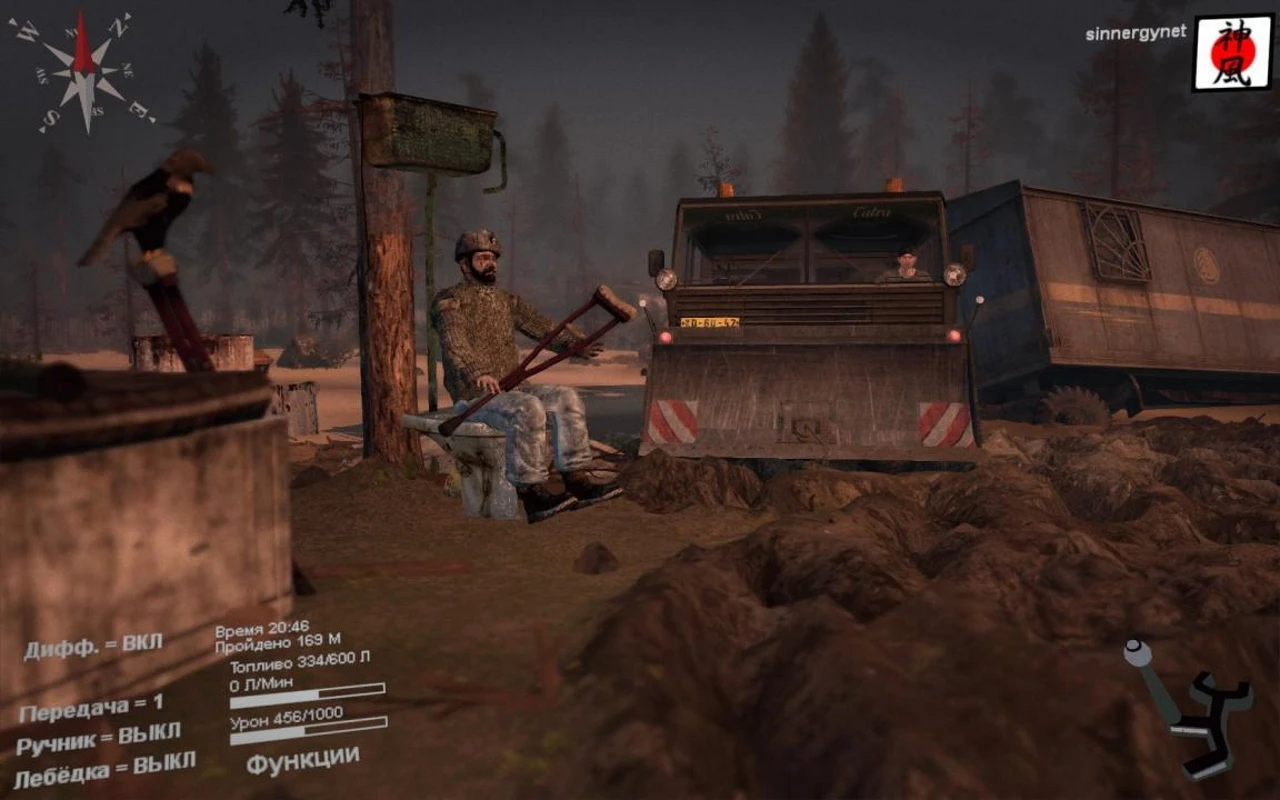Viewport: 1280px width, 800px height.
Task: Expand the fuel consumption readout
Action: pyautogui.click(x=260, y=682)
